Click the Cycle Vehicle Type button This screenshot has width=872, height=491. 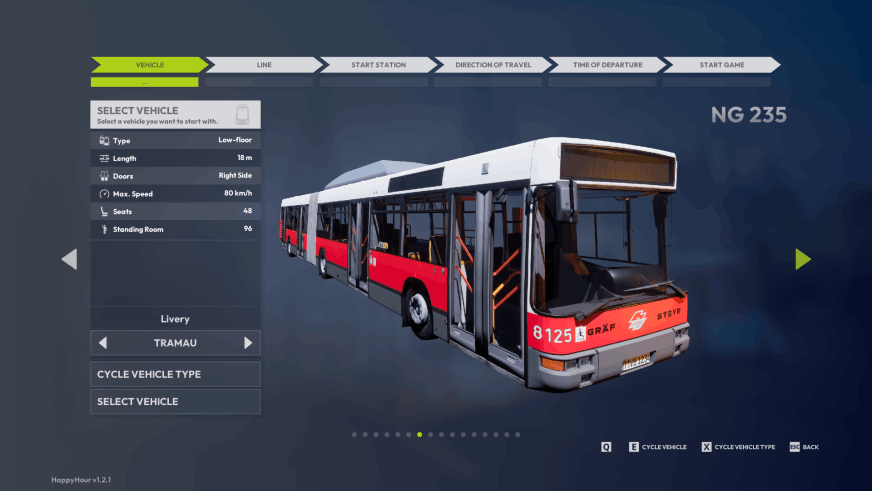[175, 374]
